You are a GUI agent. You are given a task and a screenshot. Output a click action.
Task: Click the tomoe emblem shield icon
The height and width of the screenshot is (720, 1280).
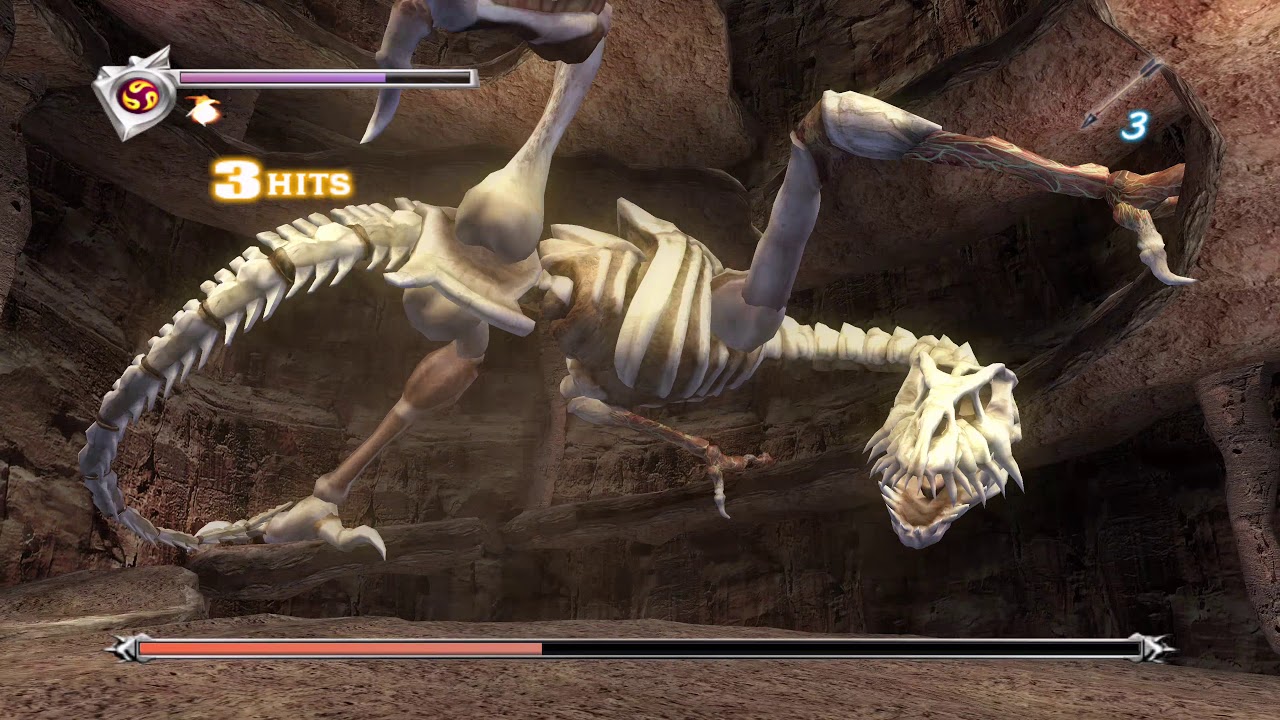tap(134, 94)
